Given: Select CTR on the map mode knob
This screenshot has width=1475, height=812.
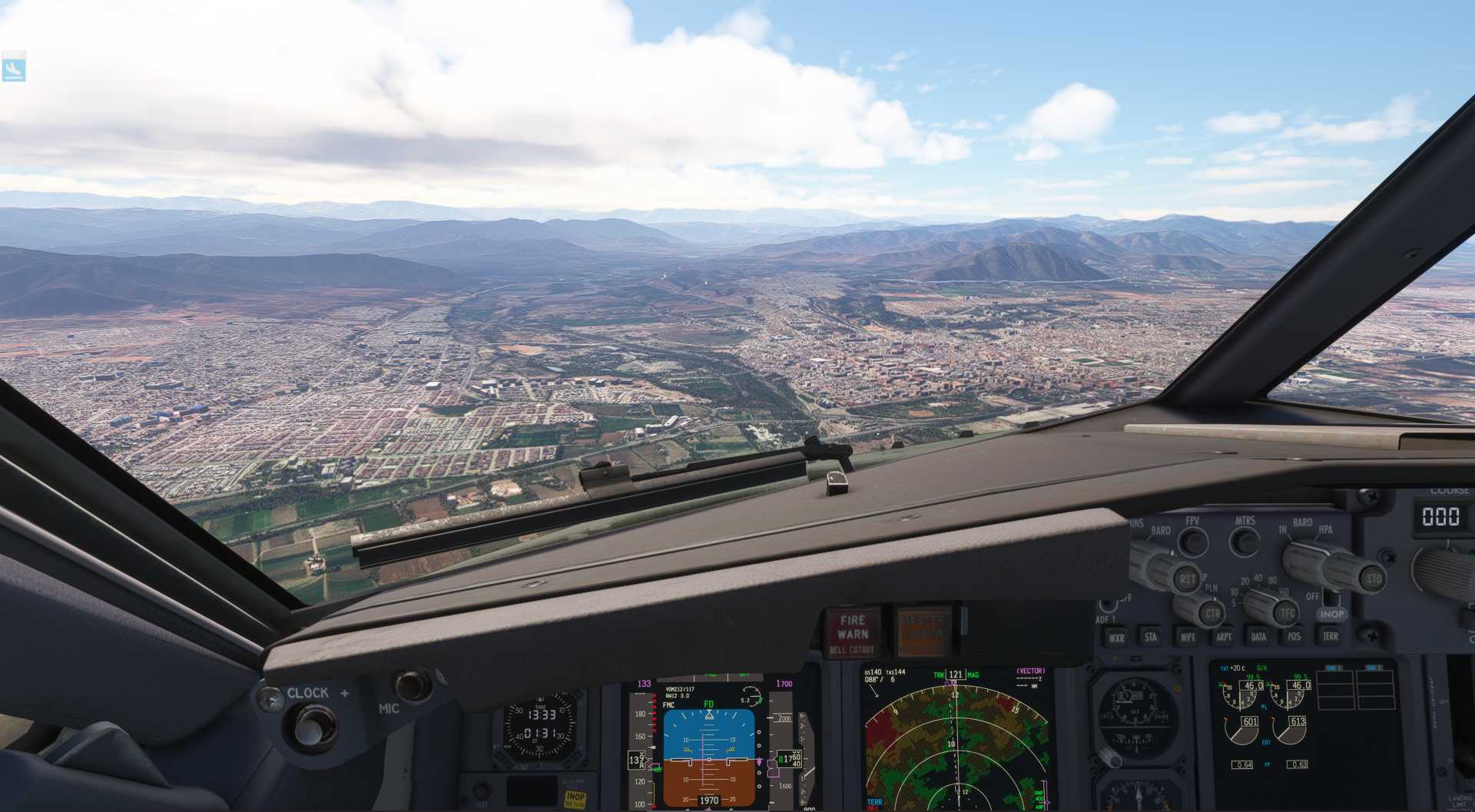Looking at the screenshot, I should click(1214, 615).
